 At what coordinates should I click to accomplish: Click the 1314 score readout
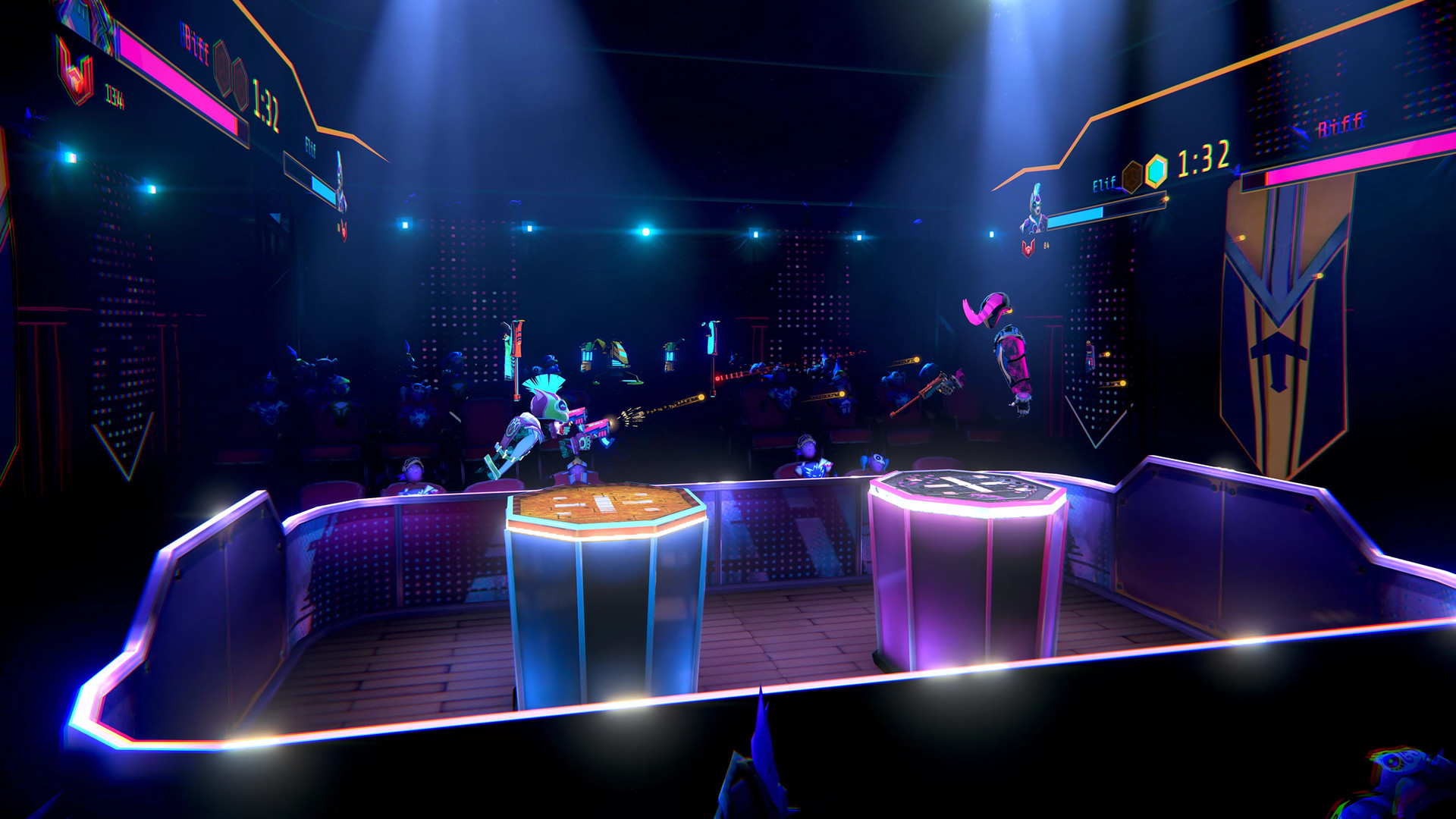[114, 95]
